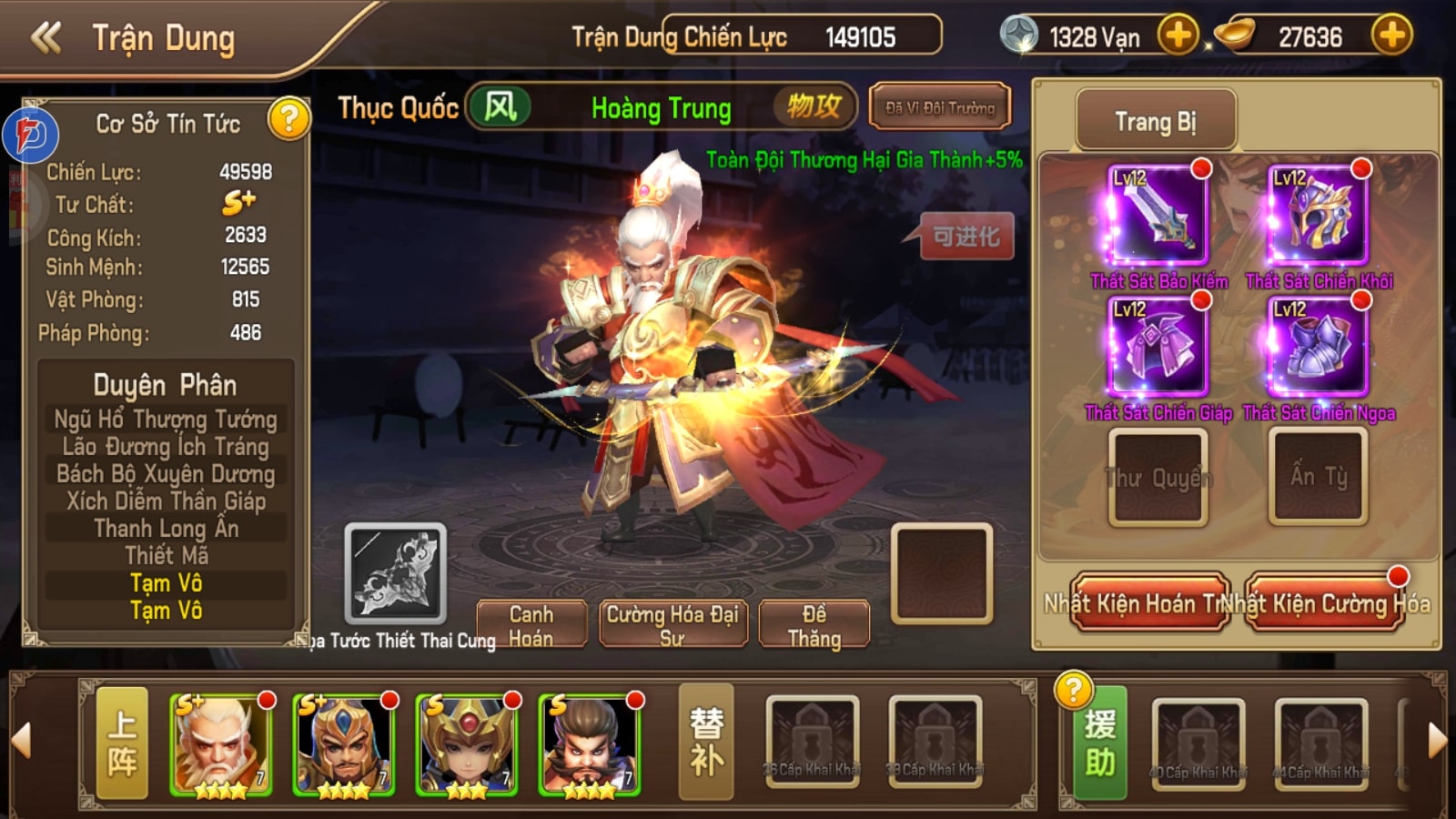Viewport: 1456px width, 819px height.
Task: Open the empty Ấn Tỷ slot
Action: click(1318, 478)
